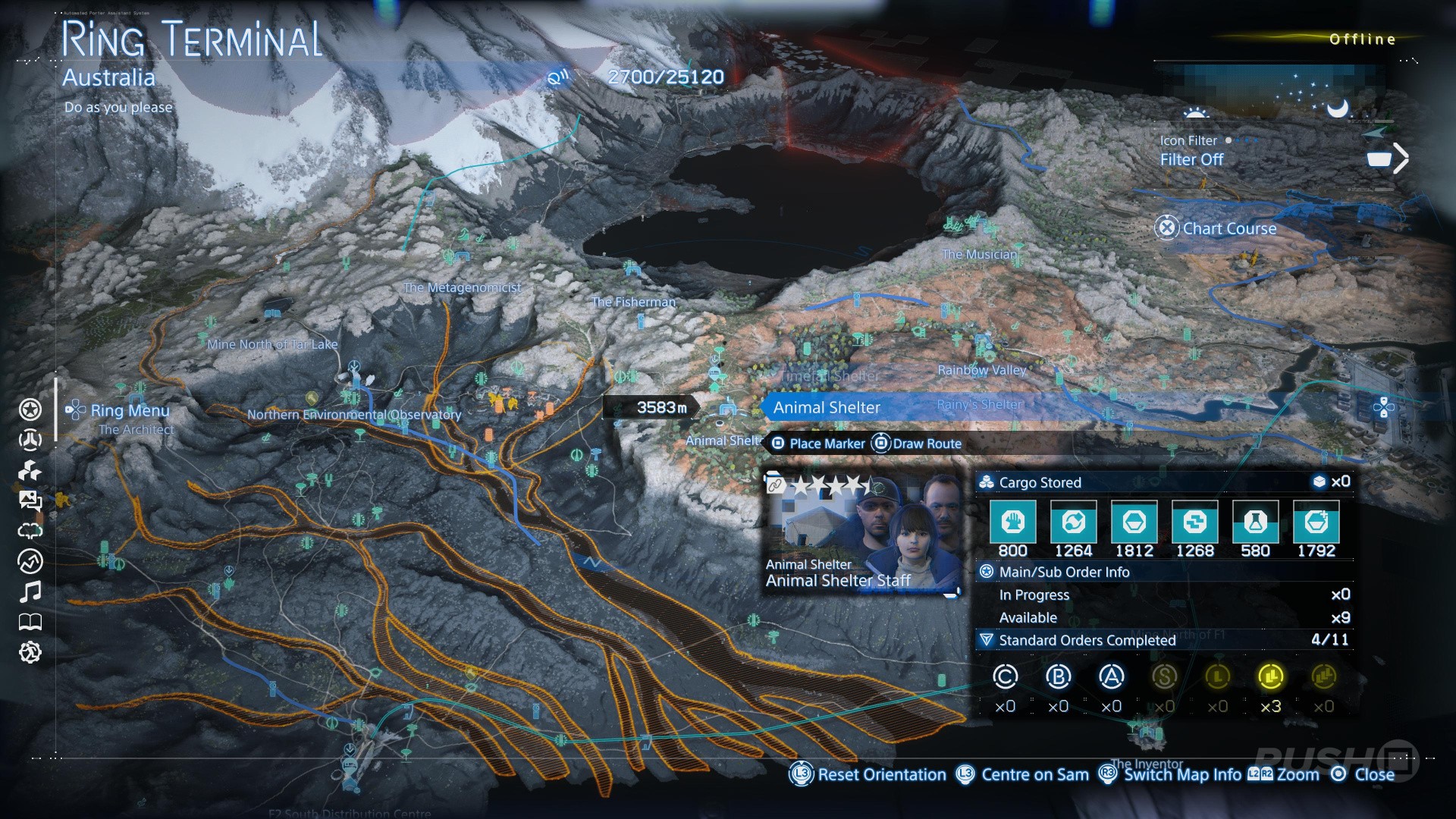Select the music note icon in sidebar

pos(30,591)
